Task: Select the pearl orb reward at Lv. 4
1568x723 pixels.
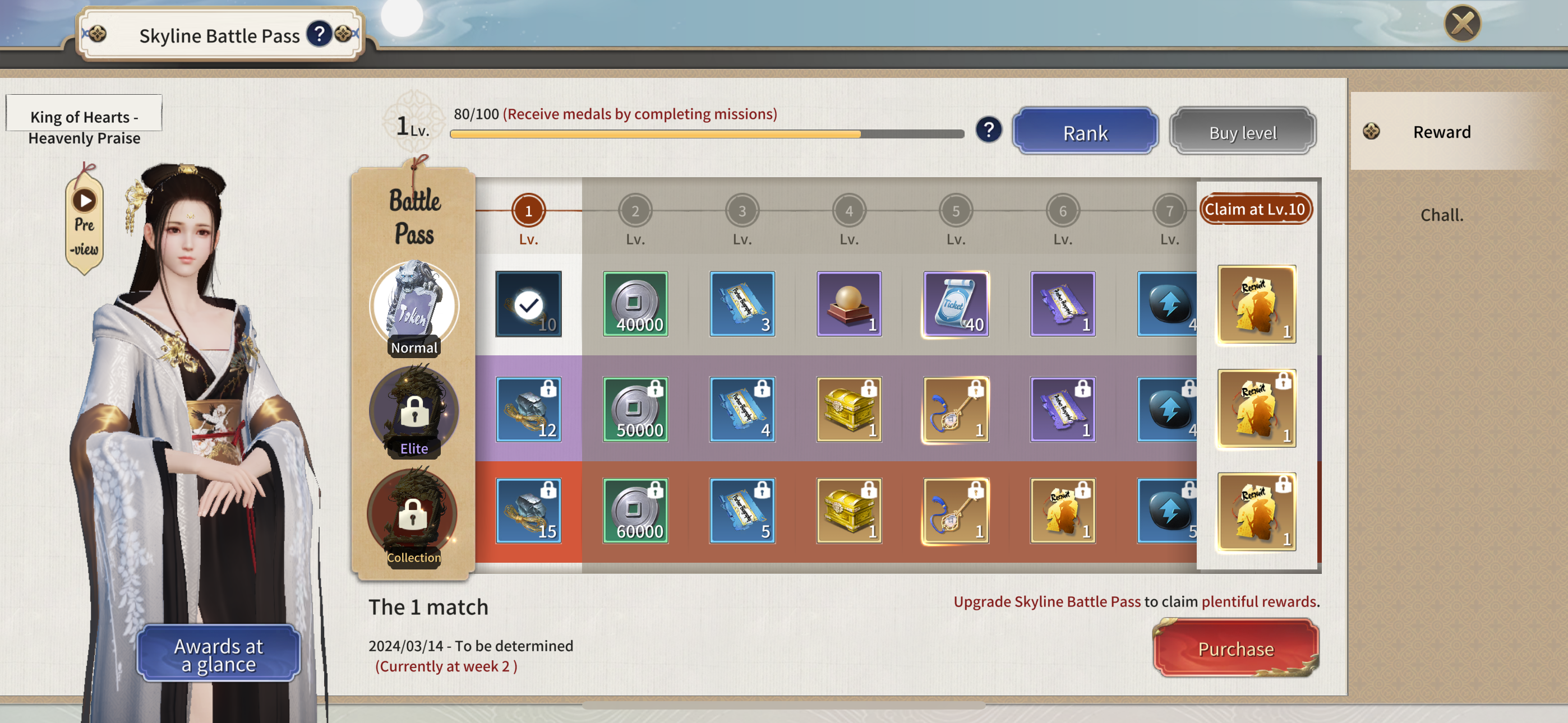Action: click(849, 304)
